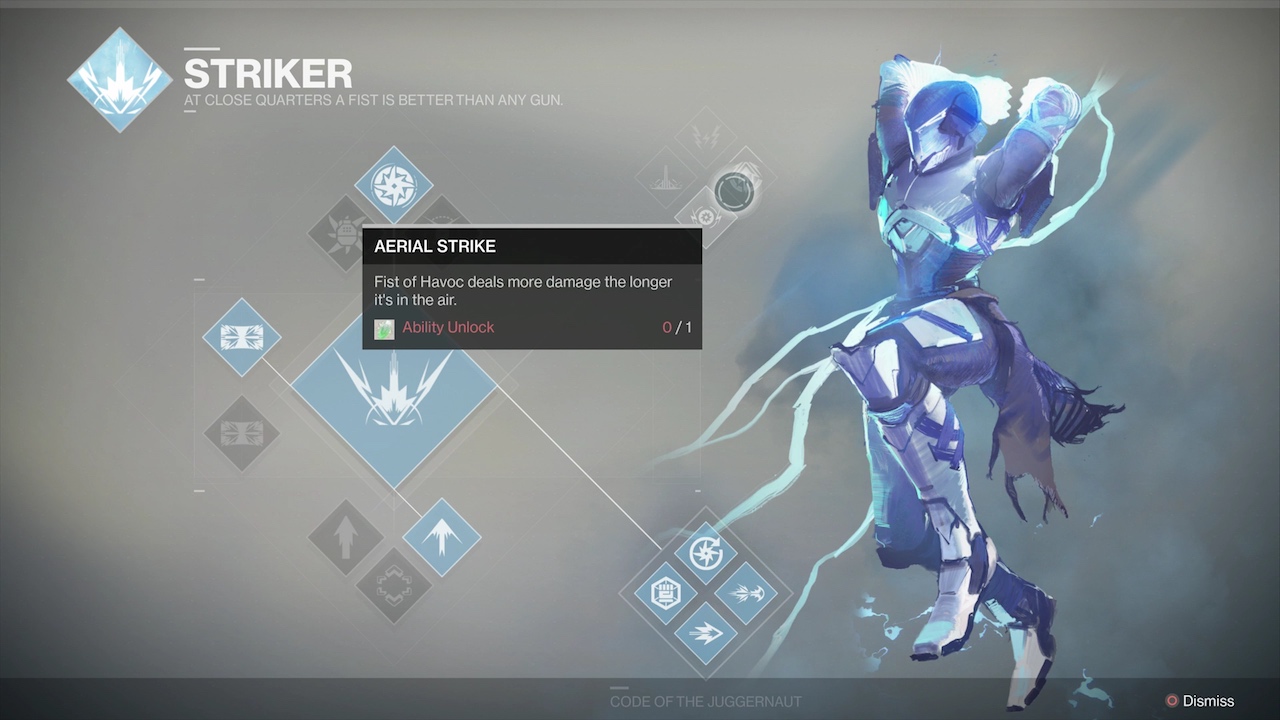1280x720 pixels.
Task: Choose the greyed-out single arrow jump ability
Action: tap(345, 538)
